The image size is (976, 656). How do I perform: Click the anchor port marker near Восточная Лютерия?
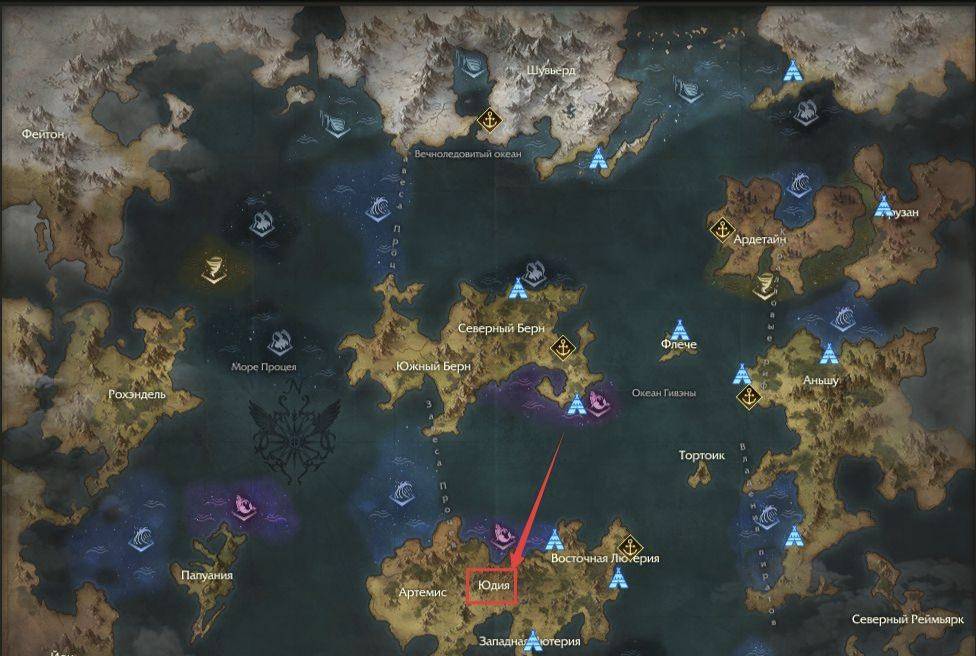(x=628, y=533)
